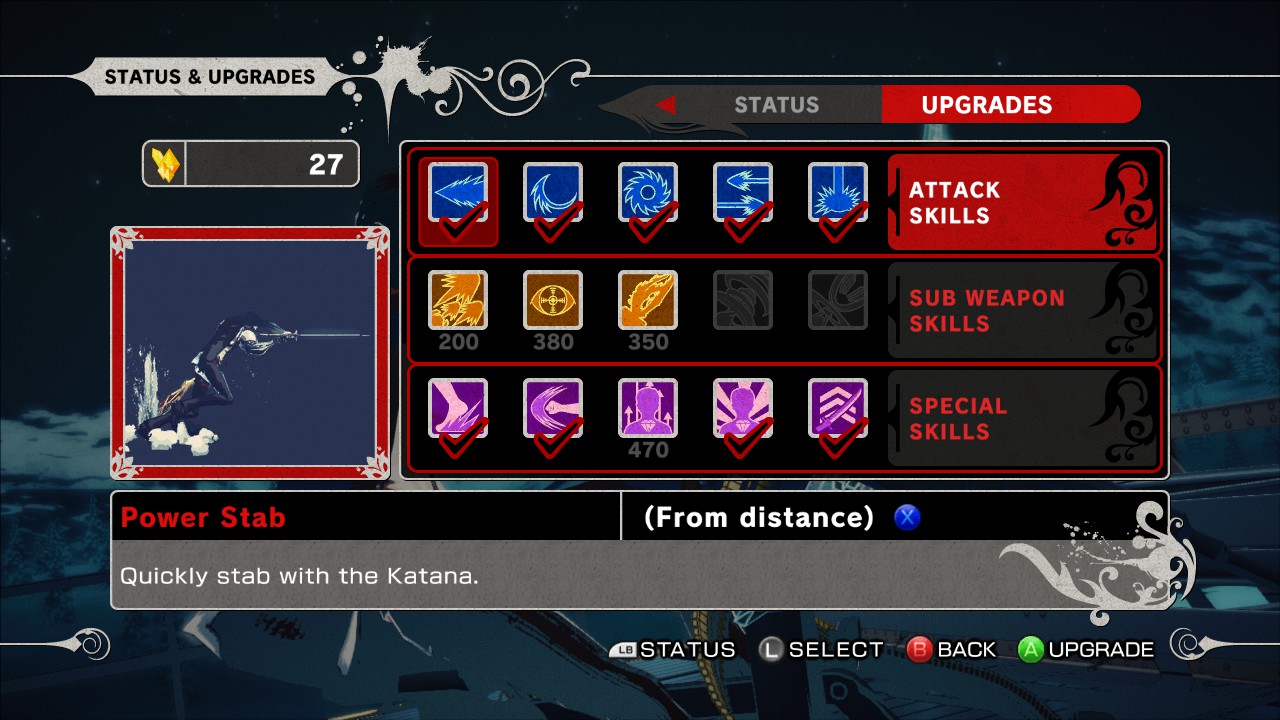Image resolution: width=1280 pixels, height=720 pixels.
Task: Choose the purple punching fist skill
Action: click(553, 408)
